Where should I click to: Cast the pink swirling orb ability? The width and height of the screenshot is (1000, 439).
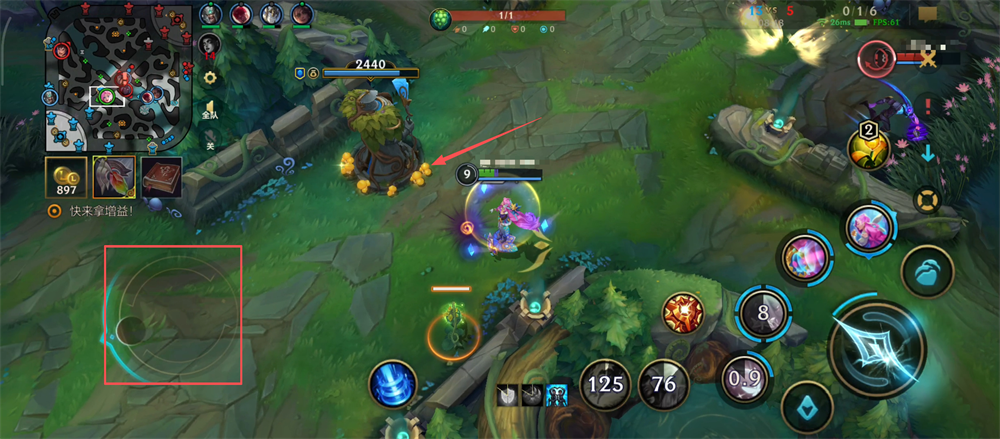(x=803, y=259)
